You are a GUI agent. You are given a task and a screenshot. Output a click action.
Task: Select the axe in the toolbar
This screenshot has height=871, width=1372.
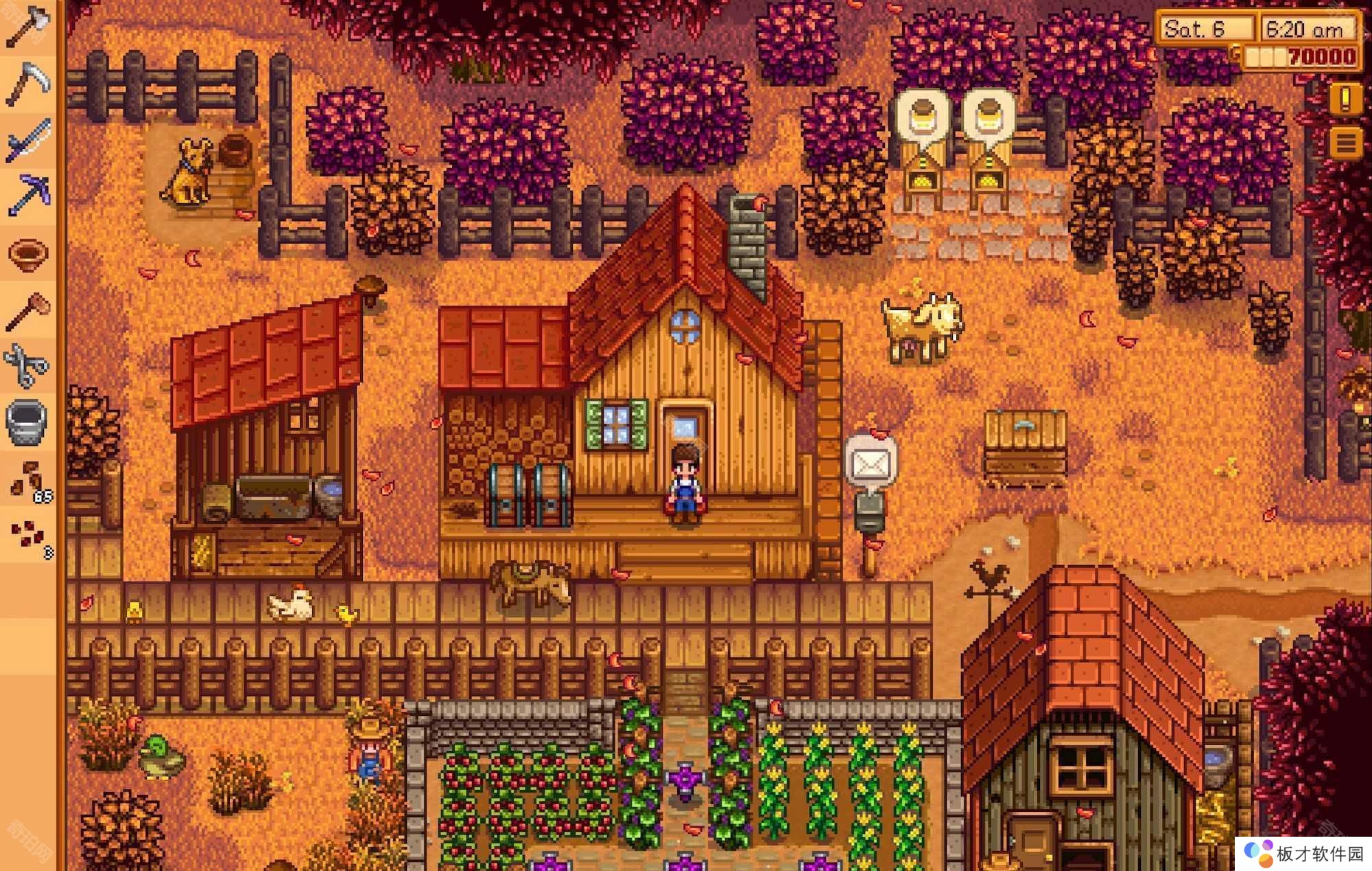[27, 27]
